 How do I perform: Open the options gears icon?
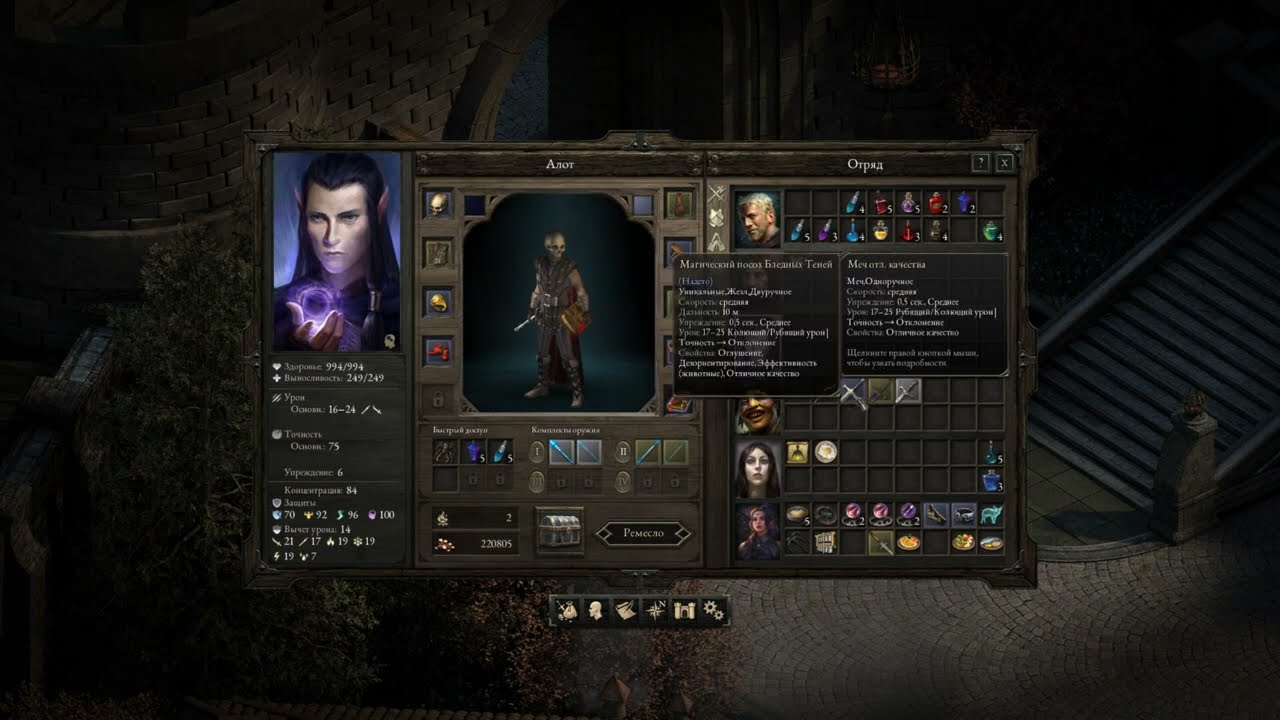(713, 610)
